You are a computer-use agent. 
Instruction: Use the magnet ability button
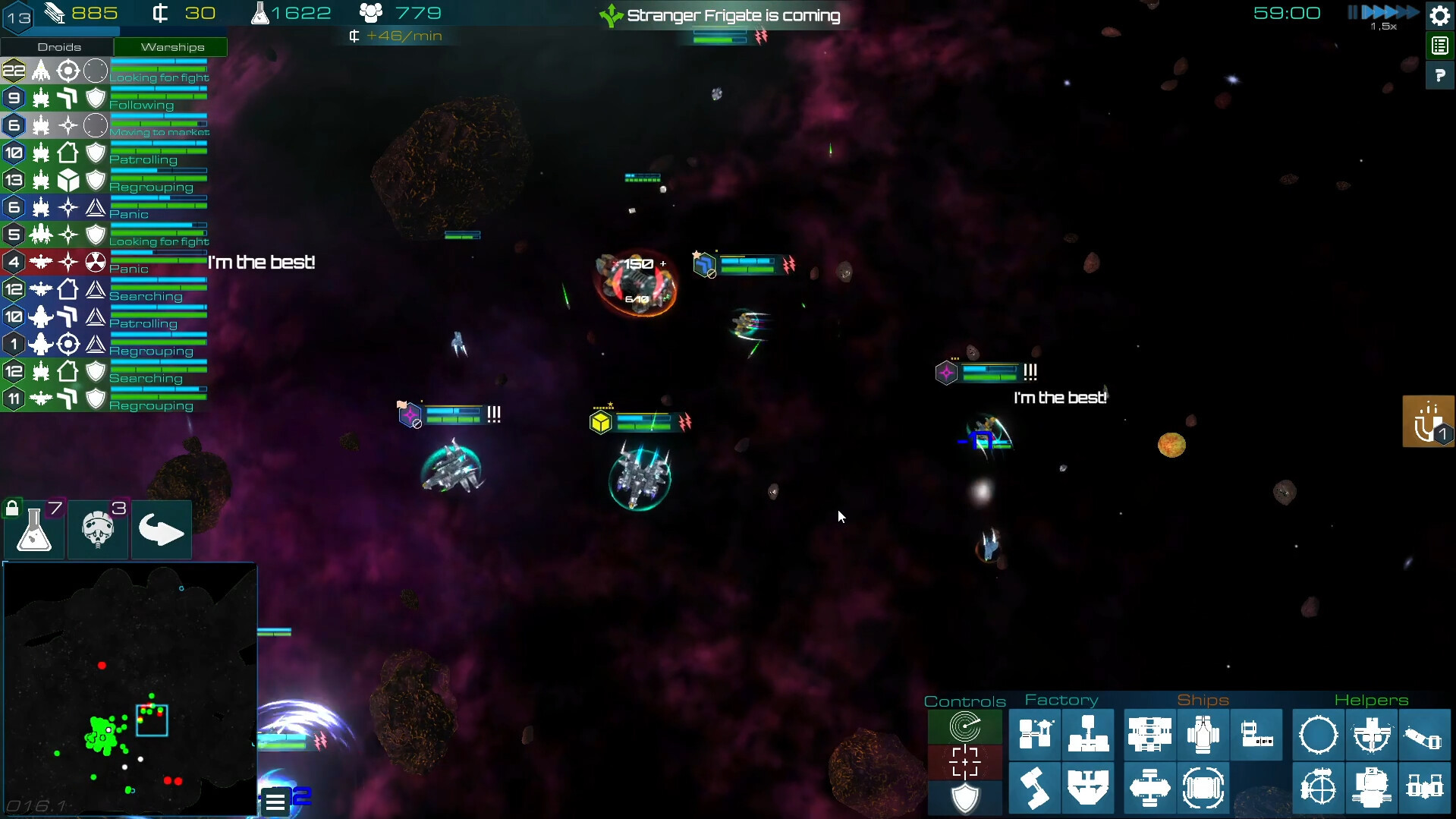(x=1428, y=421)
